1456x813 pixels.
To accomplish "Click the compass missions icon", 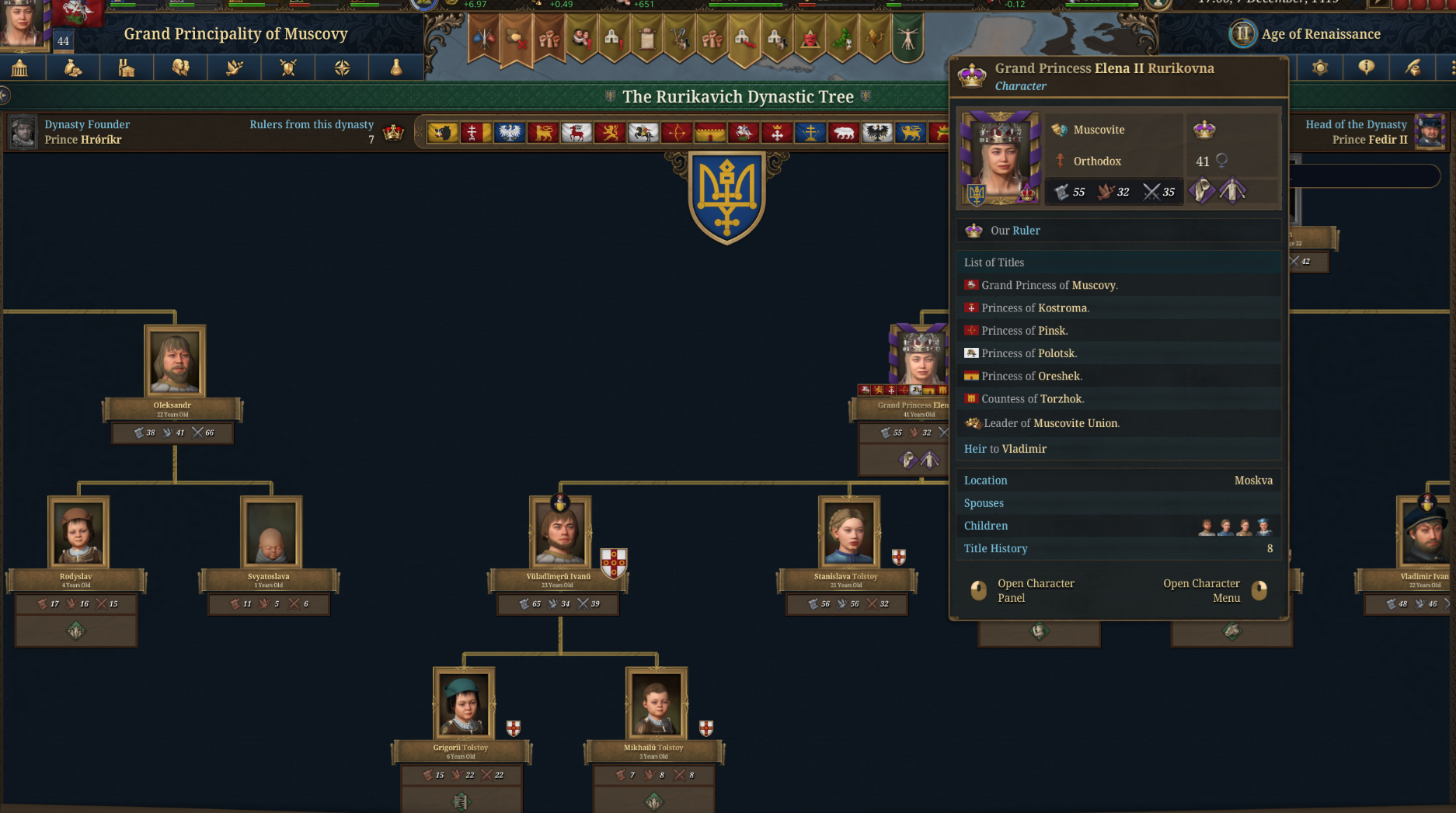I will [342, 68].
